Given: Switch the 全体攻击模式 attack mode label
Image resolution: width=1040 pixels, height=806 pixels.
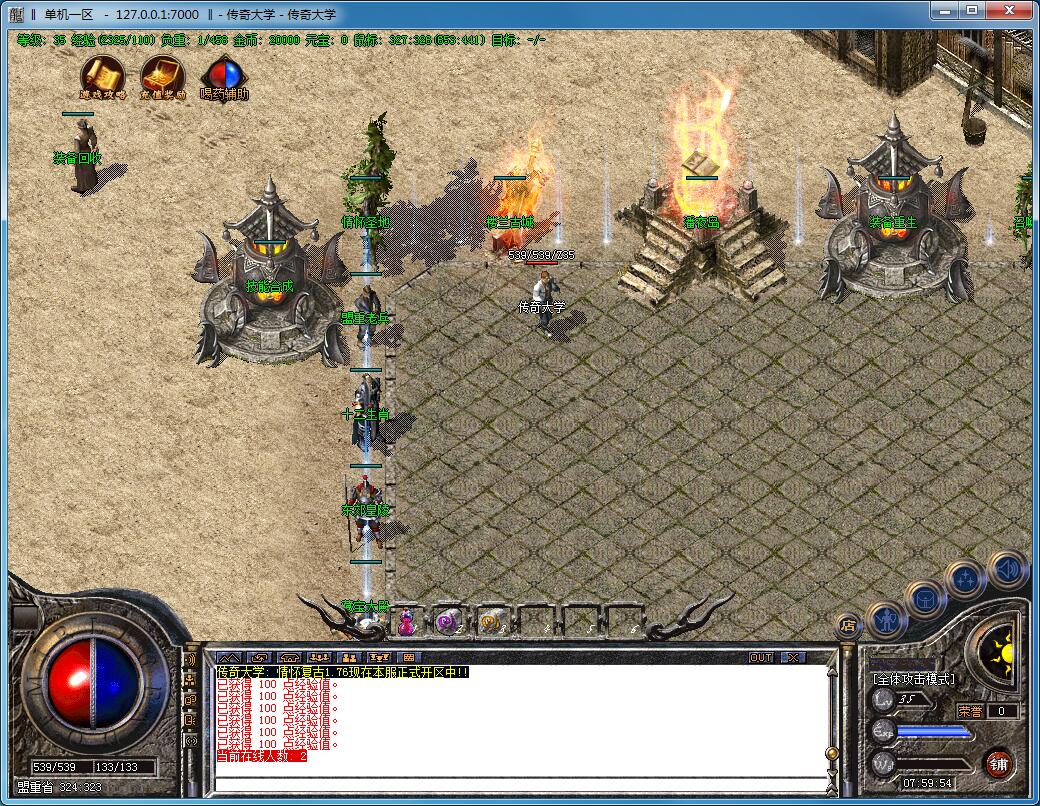Looking at the screenshot, I should pyautogui.click(x=914, y=679).
